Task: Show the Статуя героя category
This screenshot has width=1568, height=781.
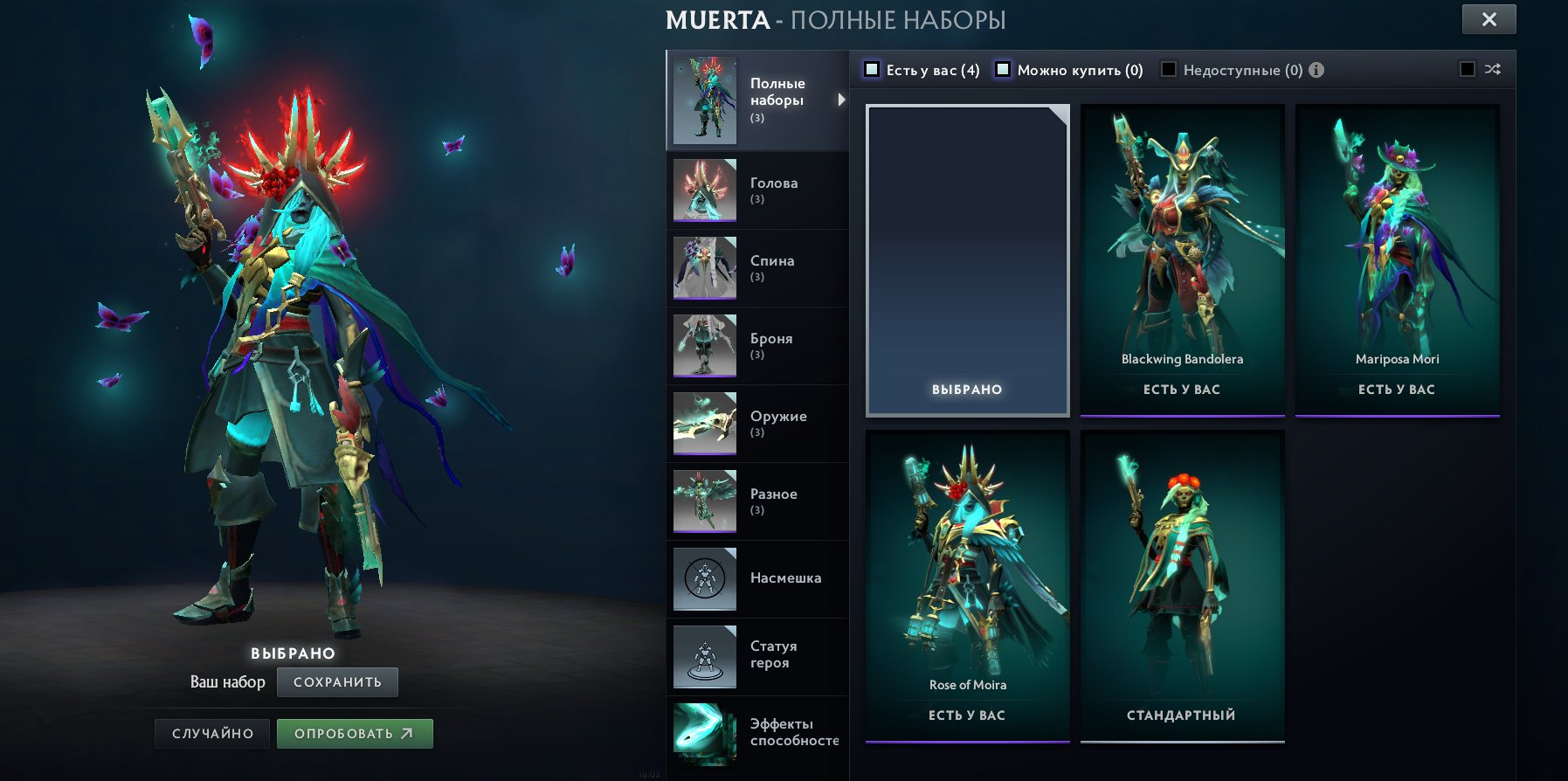Action: pos(756,656)
